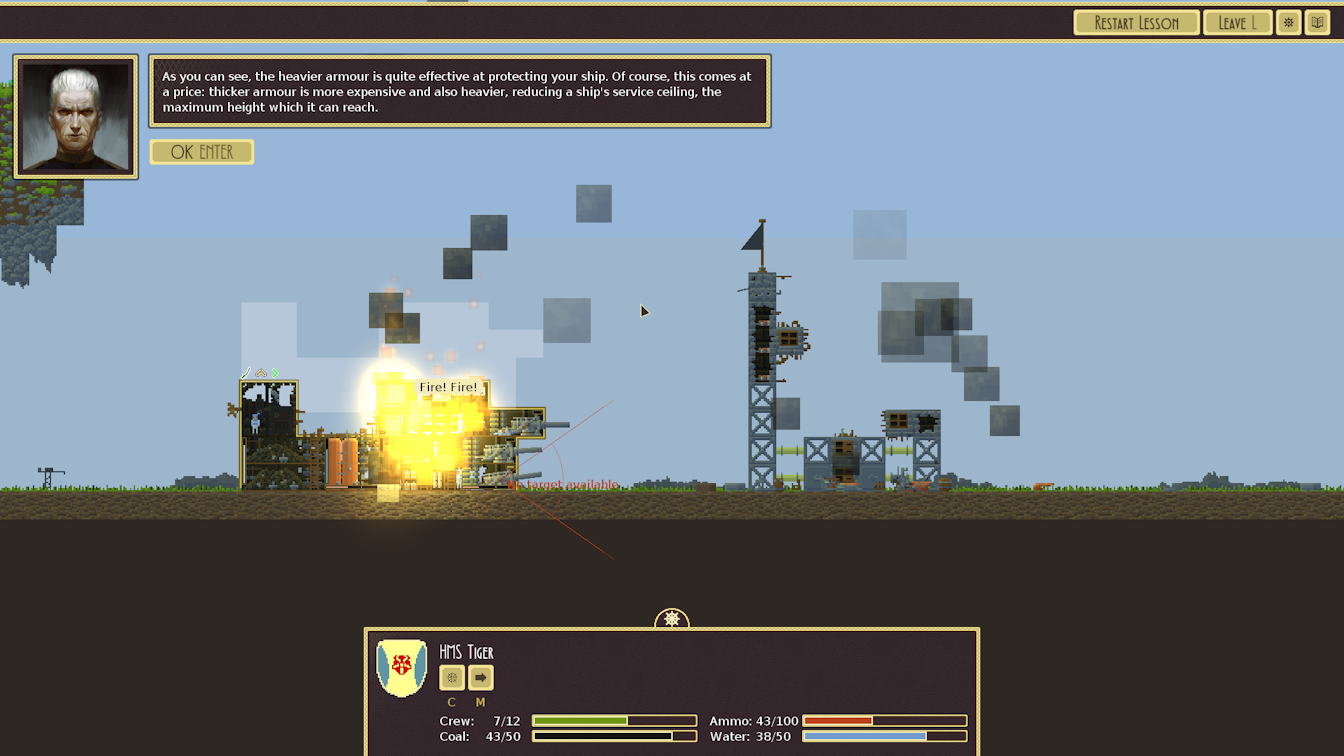Click the ship's wheel tab above the ship panel
1344x756 pixels.
tap(672, 620)
